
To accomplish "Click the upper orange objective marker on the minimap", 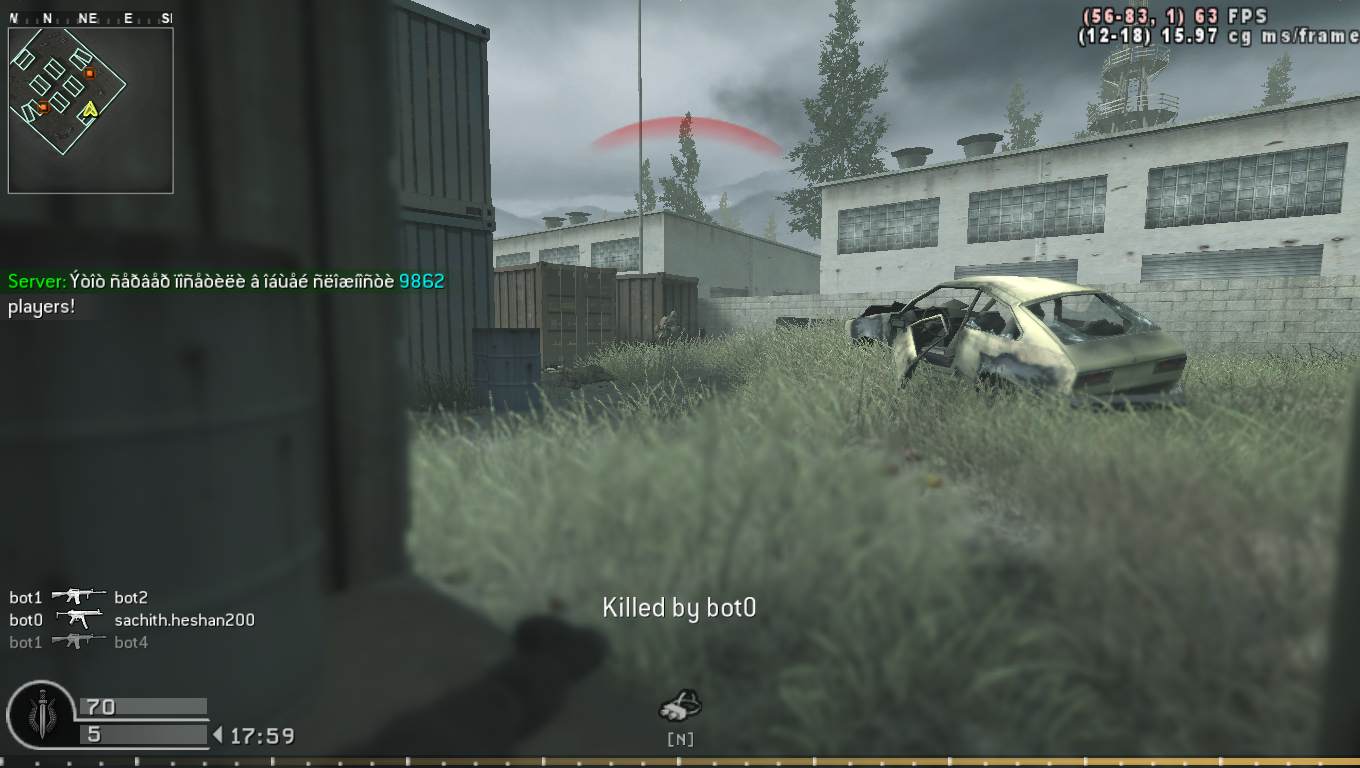I will tap(90, 73).
